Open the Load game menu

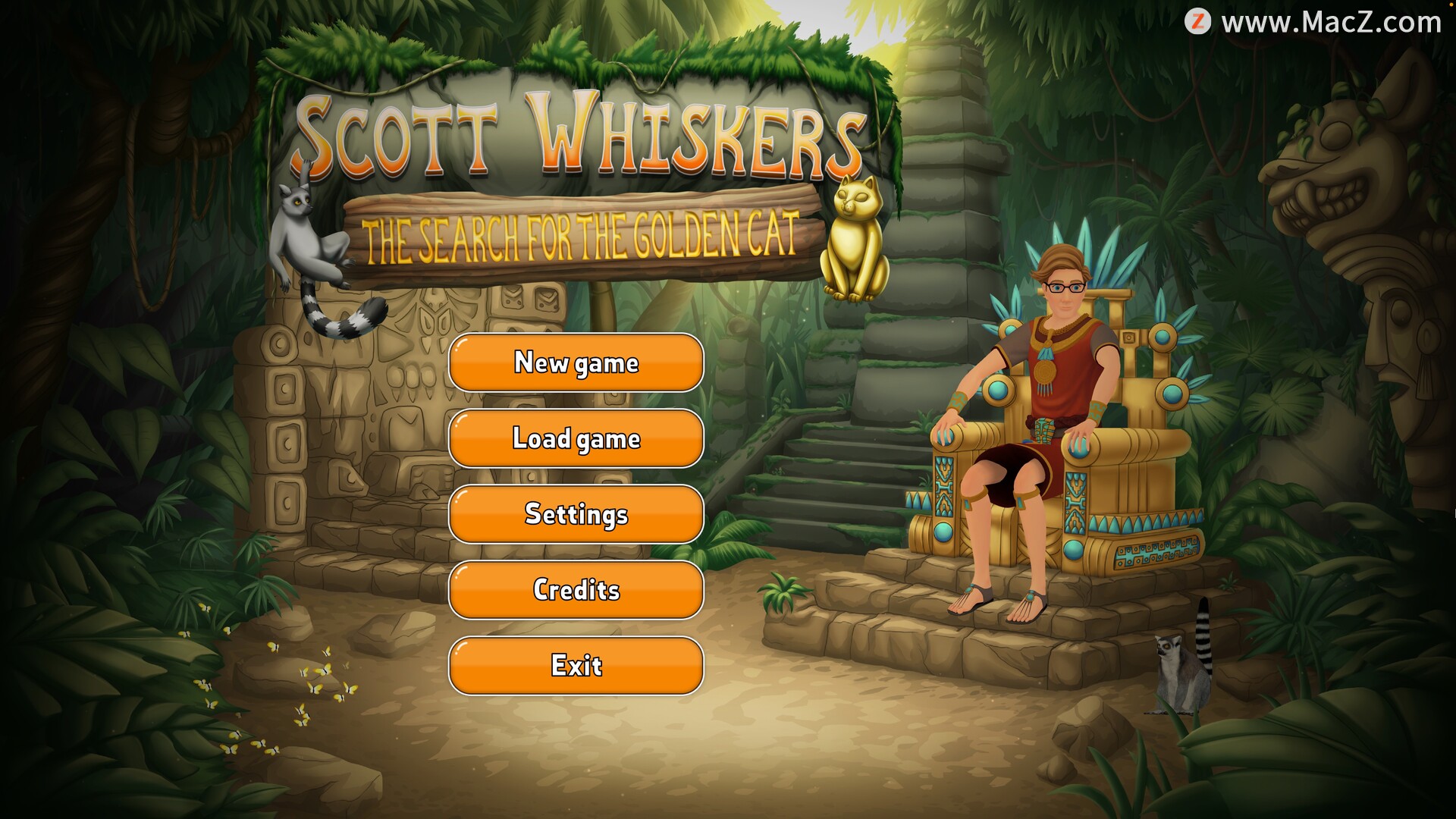tap(576, 438)
